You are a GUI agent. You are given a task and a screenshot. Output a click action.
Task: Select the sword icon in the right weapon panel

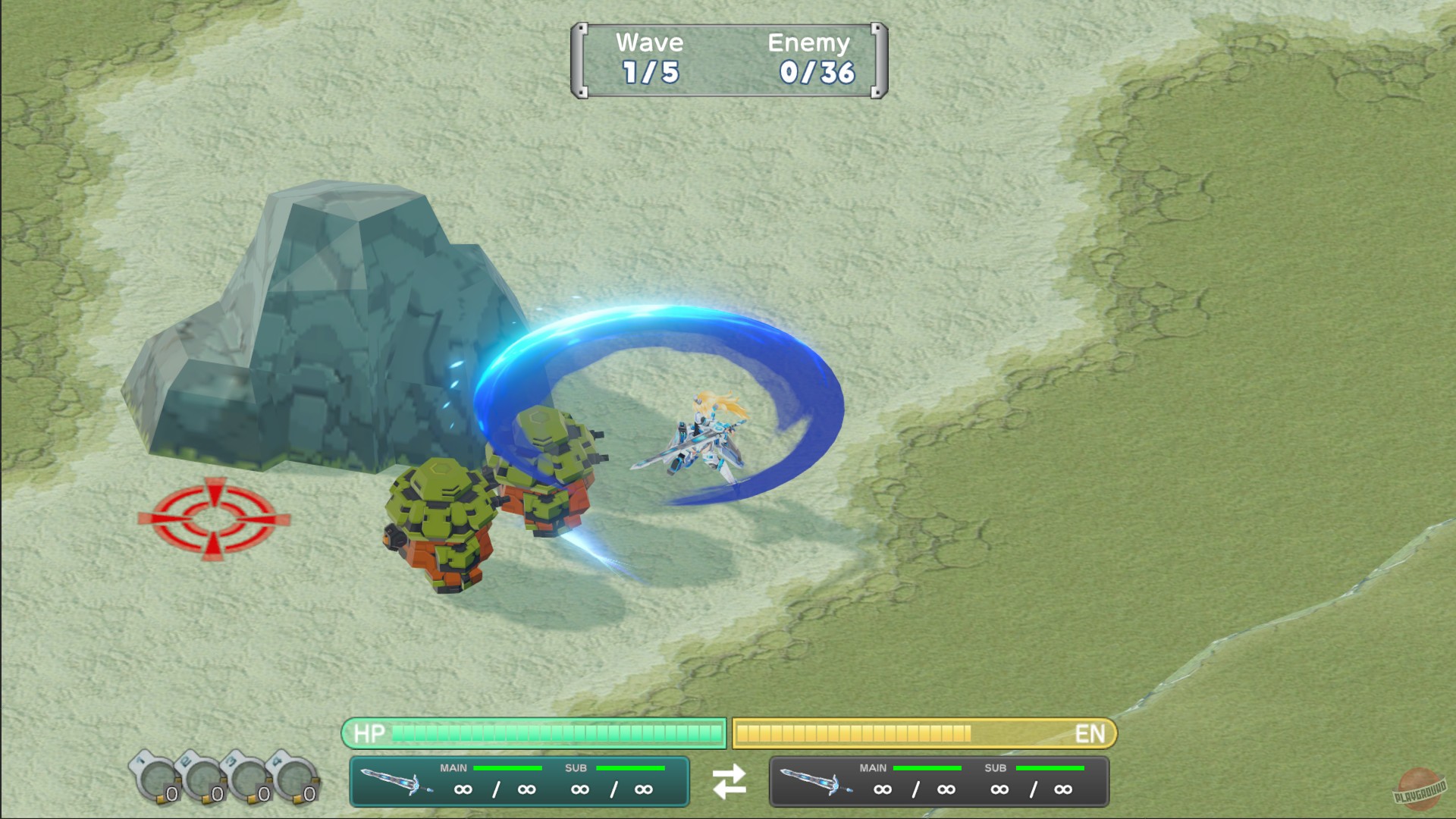[x=815, y=781]
